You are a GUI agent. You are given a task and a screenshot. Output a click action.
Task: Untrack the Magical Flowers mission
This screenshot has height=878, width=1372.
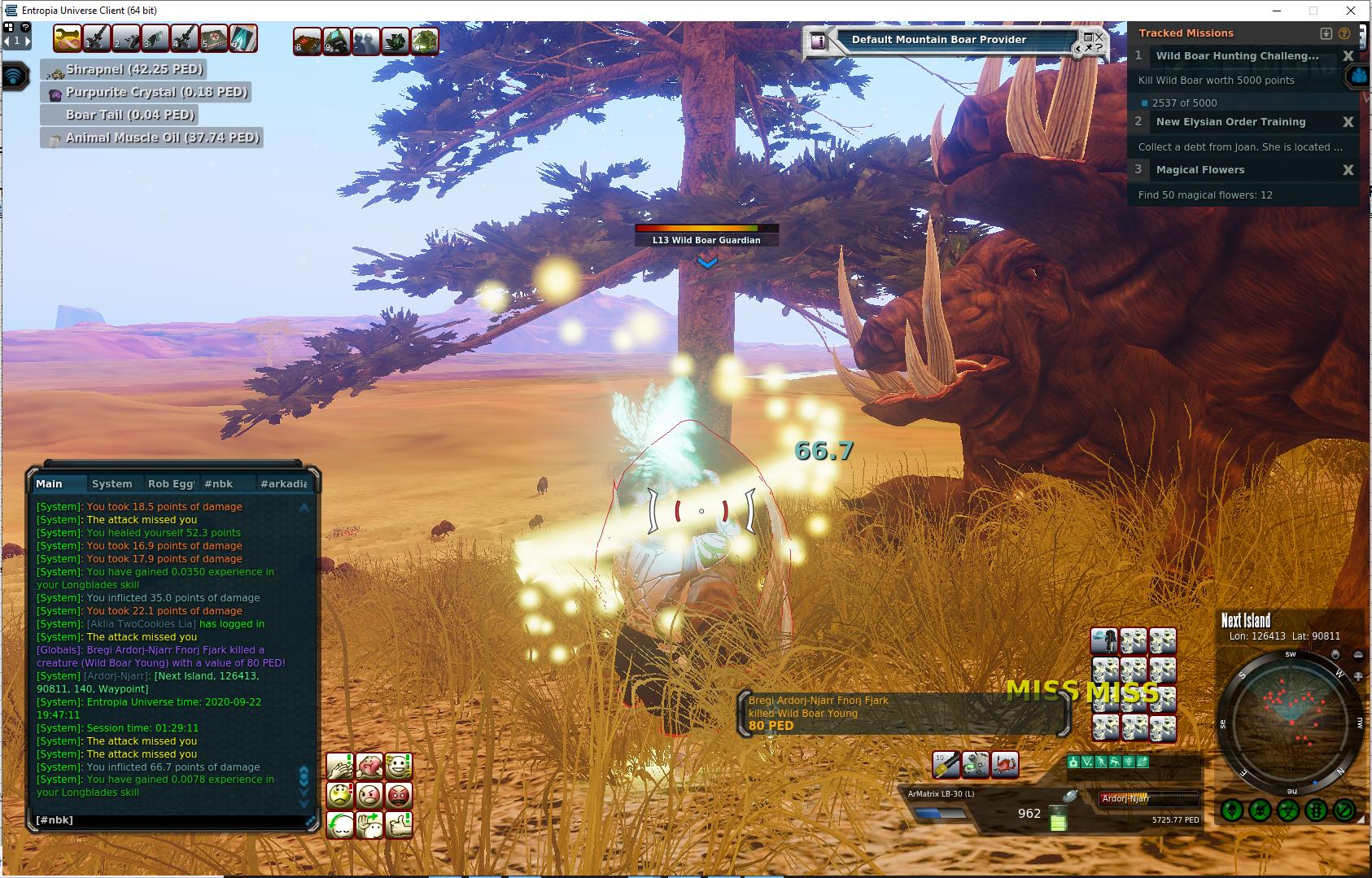[x=1348, y=170]
